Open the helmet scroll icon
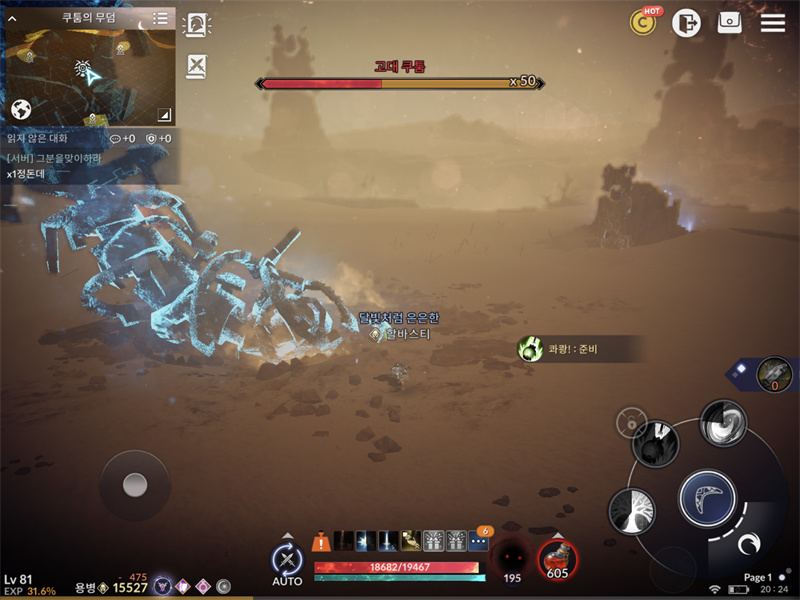 click(x=197, y=25)
